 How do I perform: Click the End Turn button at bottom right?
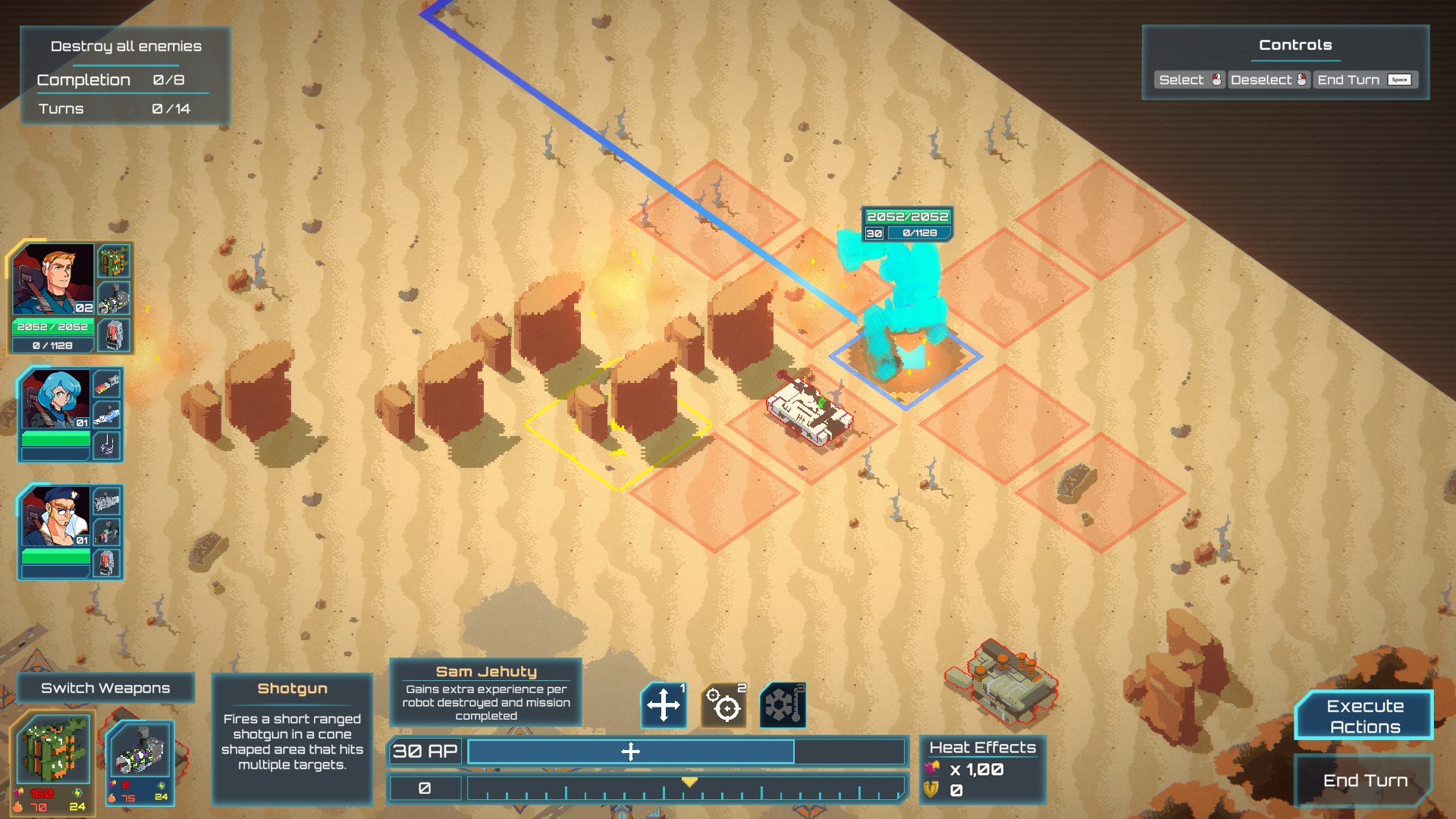coord(1364,780)
